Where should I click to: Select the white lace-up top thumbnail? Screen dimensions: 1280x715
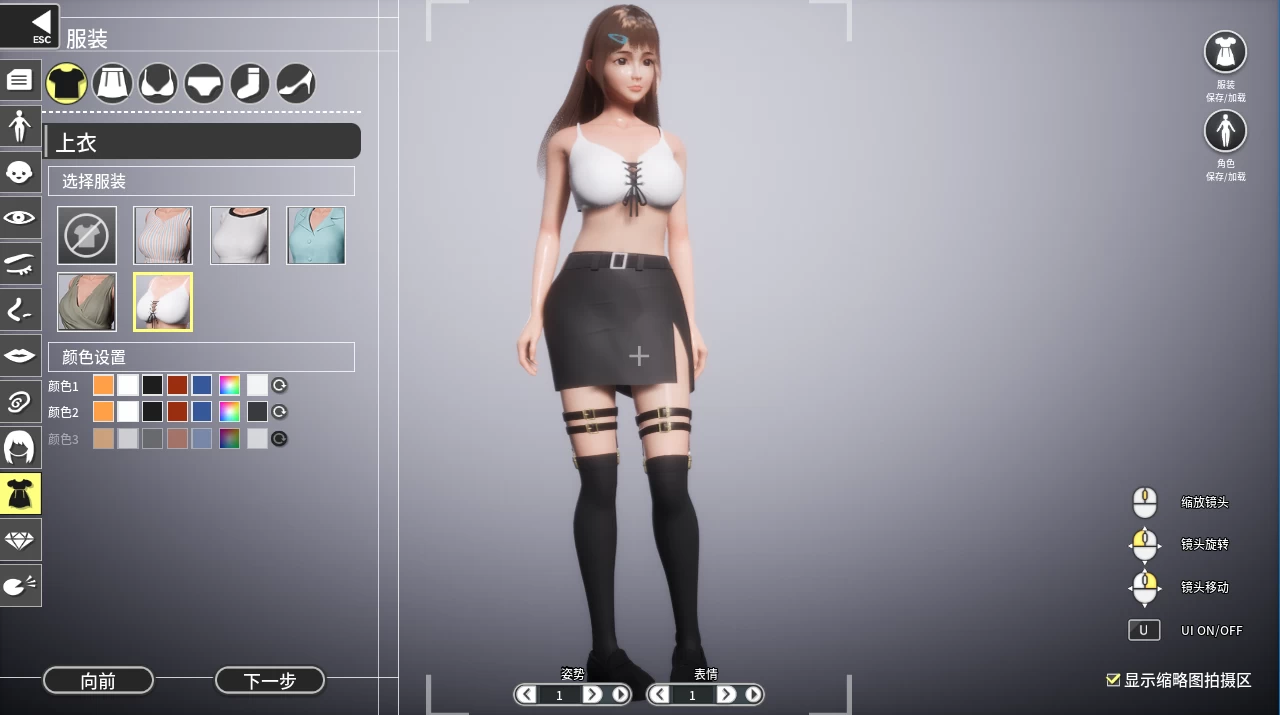(163, 302)
